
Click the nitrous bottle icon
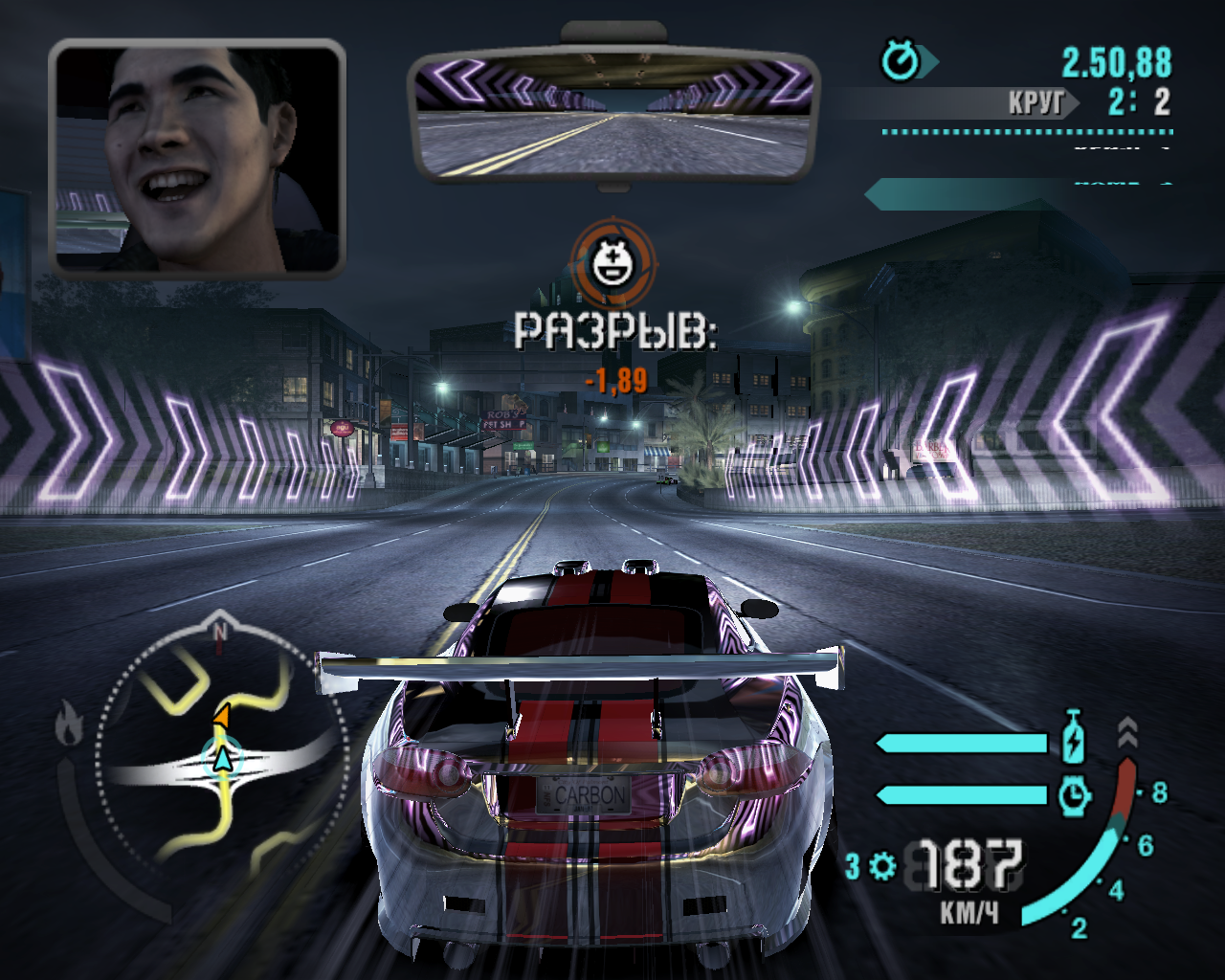coord(1074,739)
